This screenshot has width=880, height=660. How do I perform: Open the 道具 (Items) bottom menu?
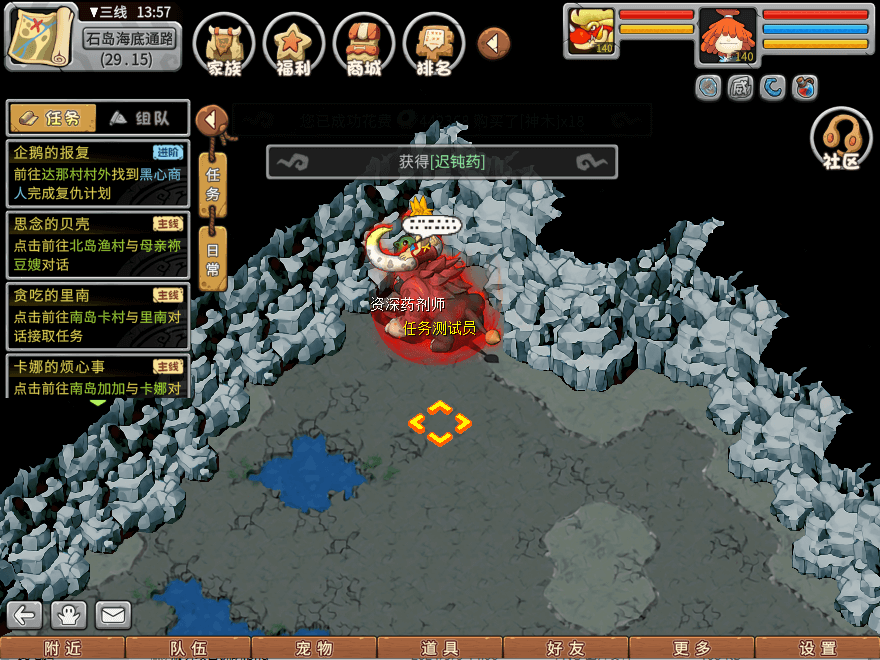click(440, 648)
